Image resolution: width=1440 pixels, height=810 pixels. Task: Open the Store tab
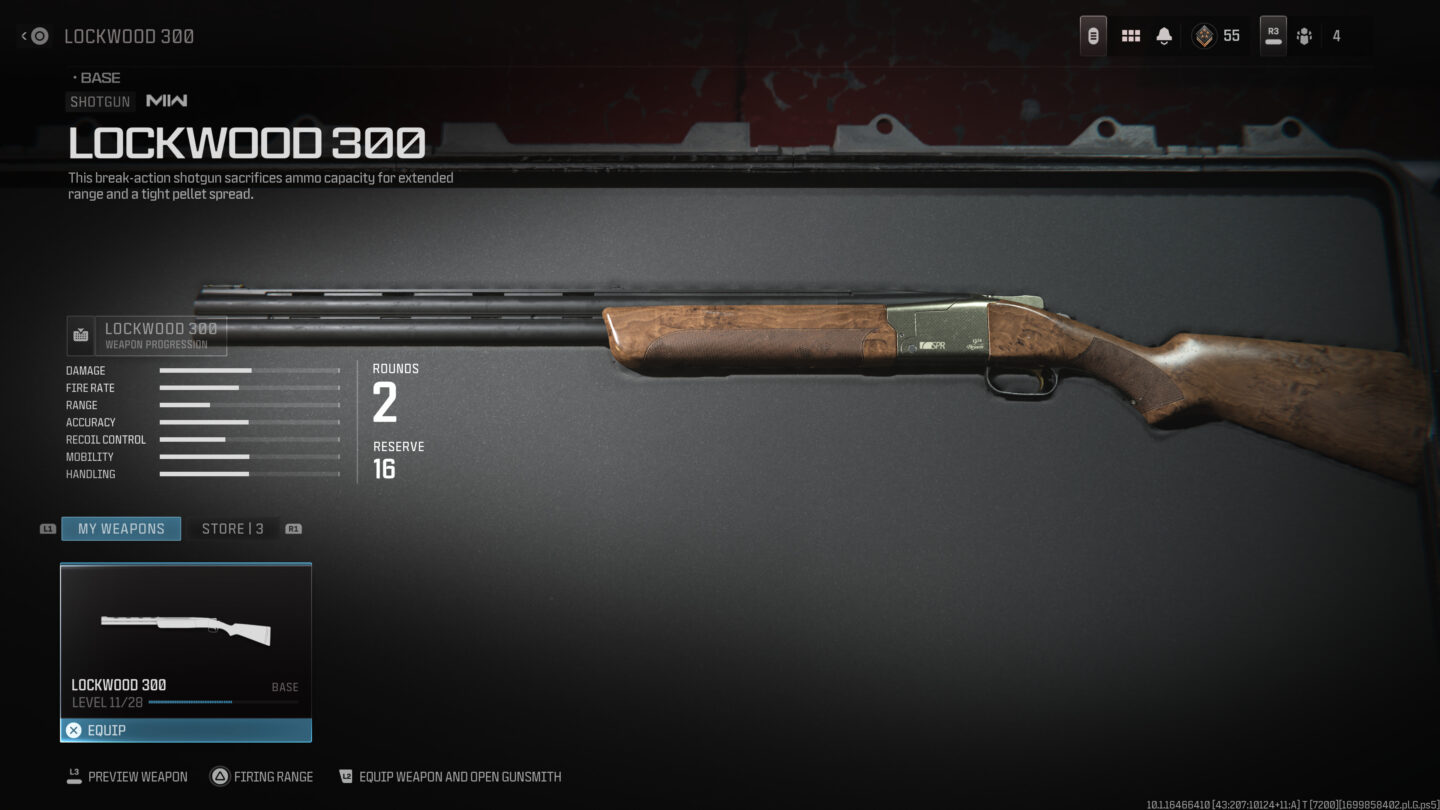coord(232,528)
